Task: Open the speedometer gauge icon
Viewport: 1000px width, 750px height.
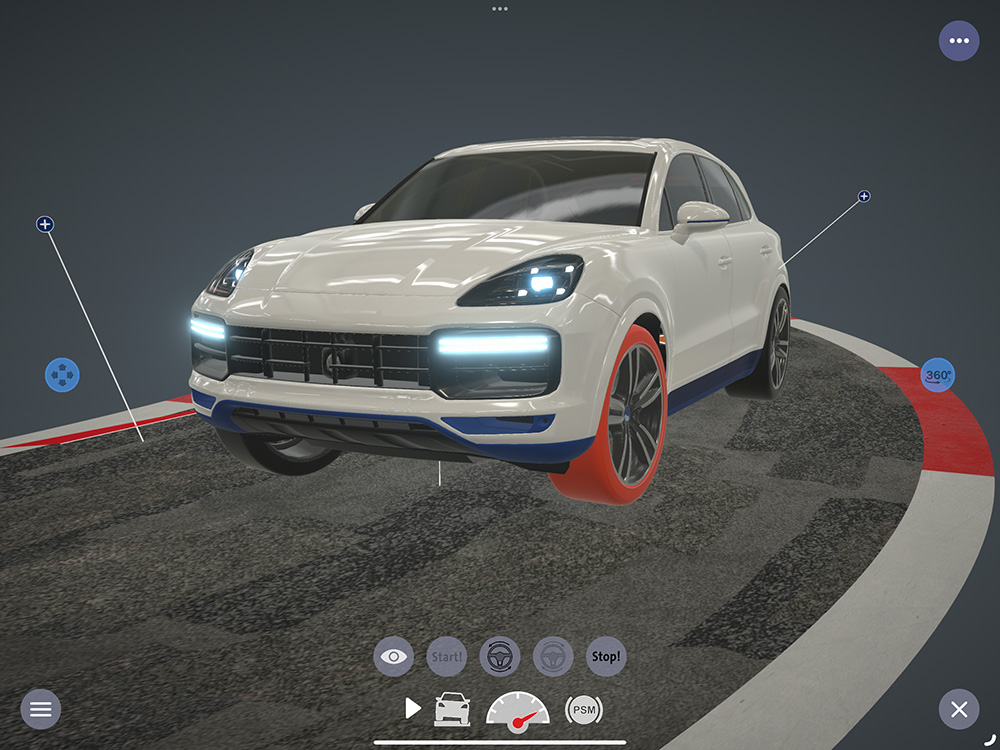Action: (x=517, y=709)
